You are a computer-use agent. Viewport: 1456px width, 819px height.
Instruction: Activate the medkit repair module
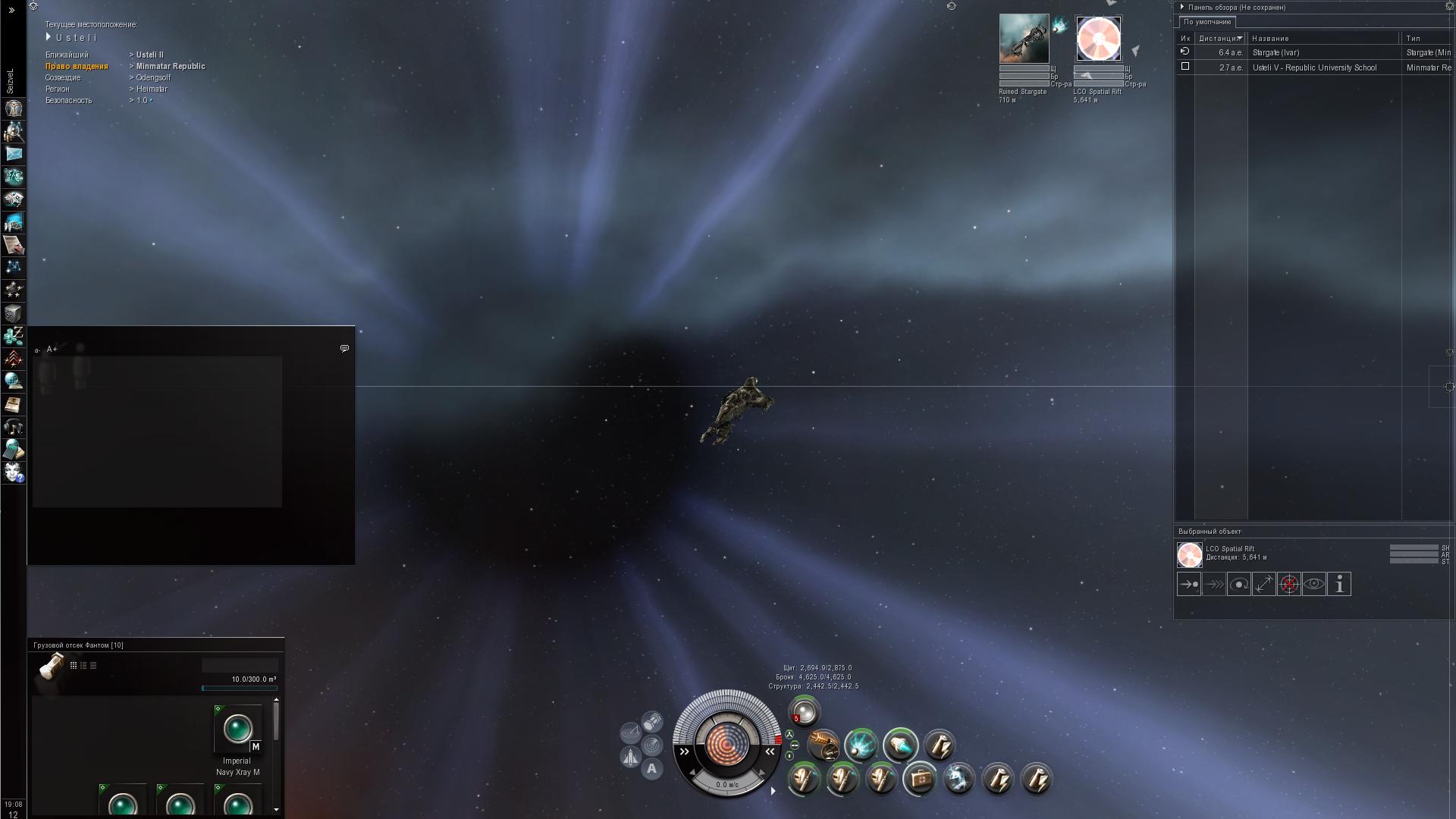pos(921,779)
